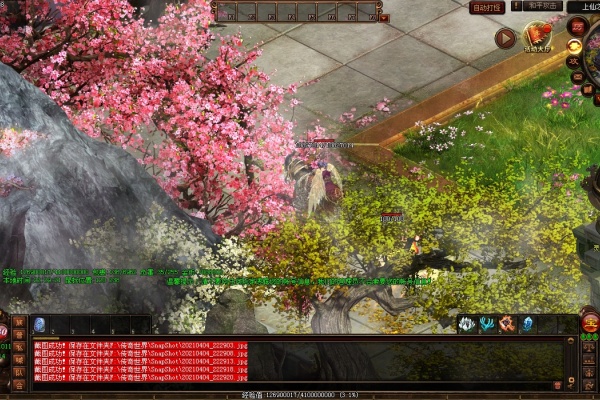Activate the blue crystal skill icon
The height and width of the screenshot is (400, 600).
pyautogui.click(x=527, y=324)
